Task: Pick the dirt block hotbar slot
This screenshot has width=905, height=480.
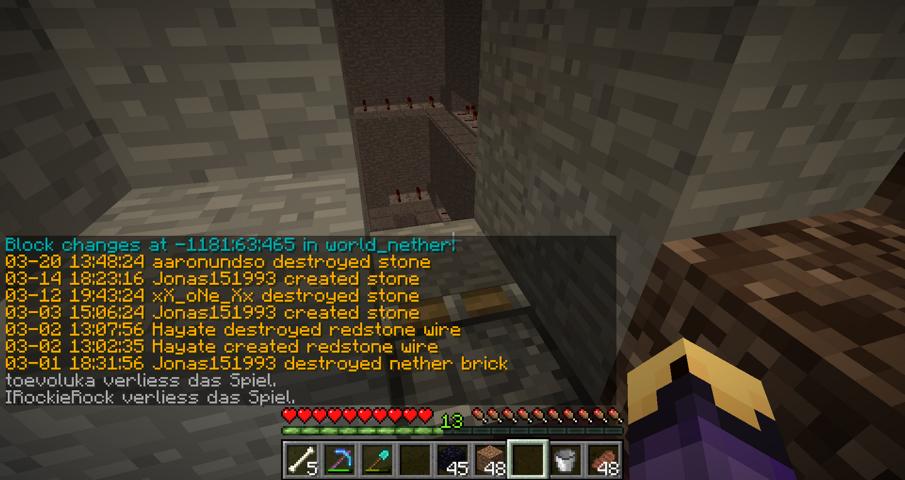Action: [x=491, y=460]
